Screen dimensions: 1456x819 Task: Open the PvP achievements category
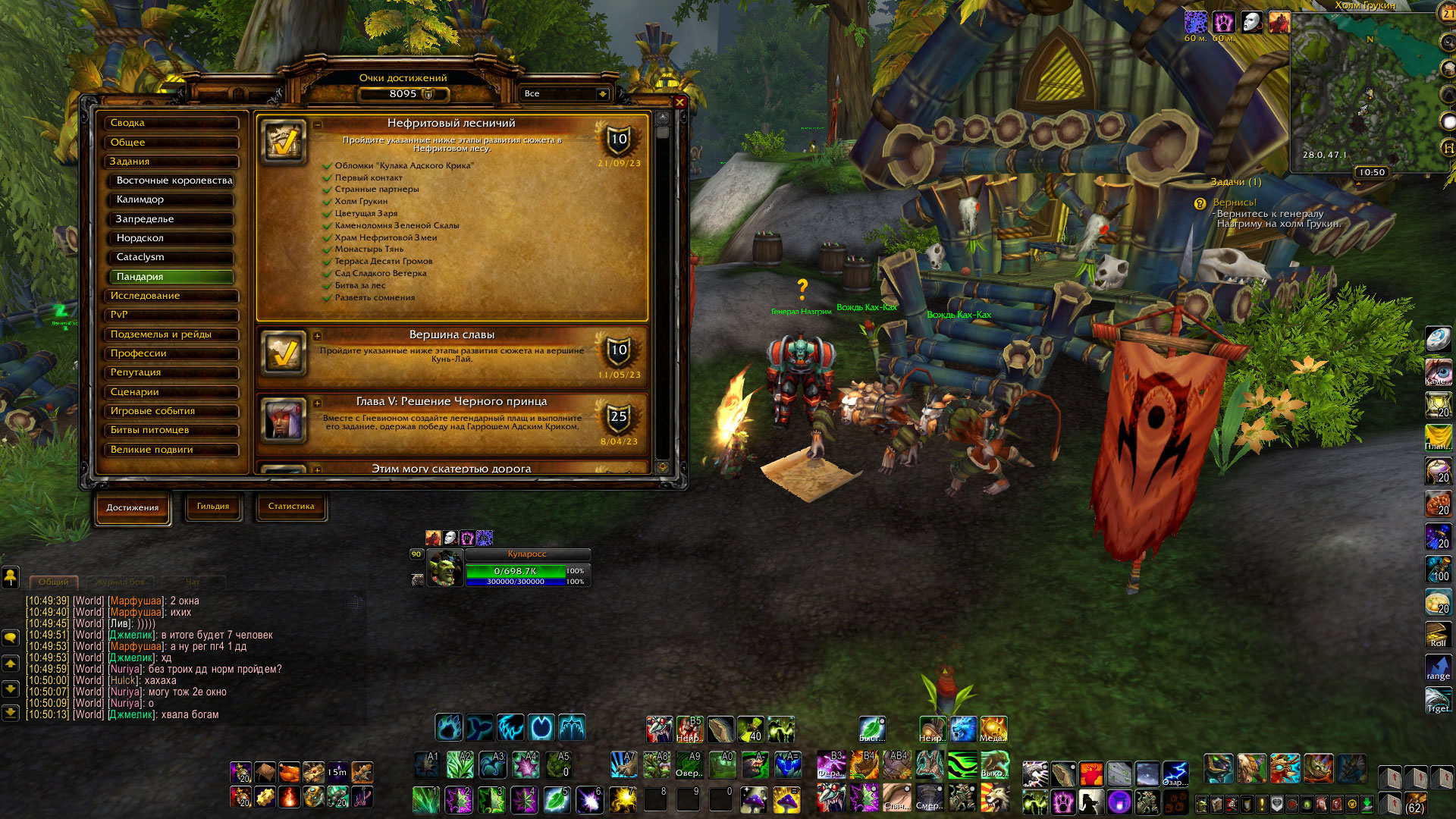tap(171, 315)
